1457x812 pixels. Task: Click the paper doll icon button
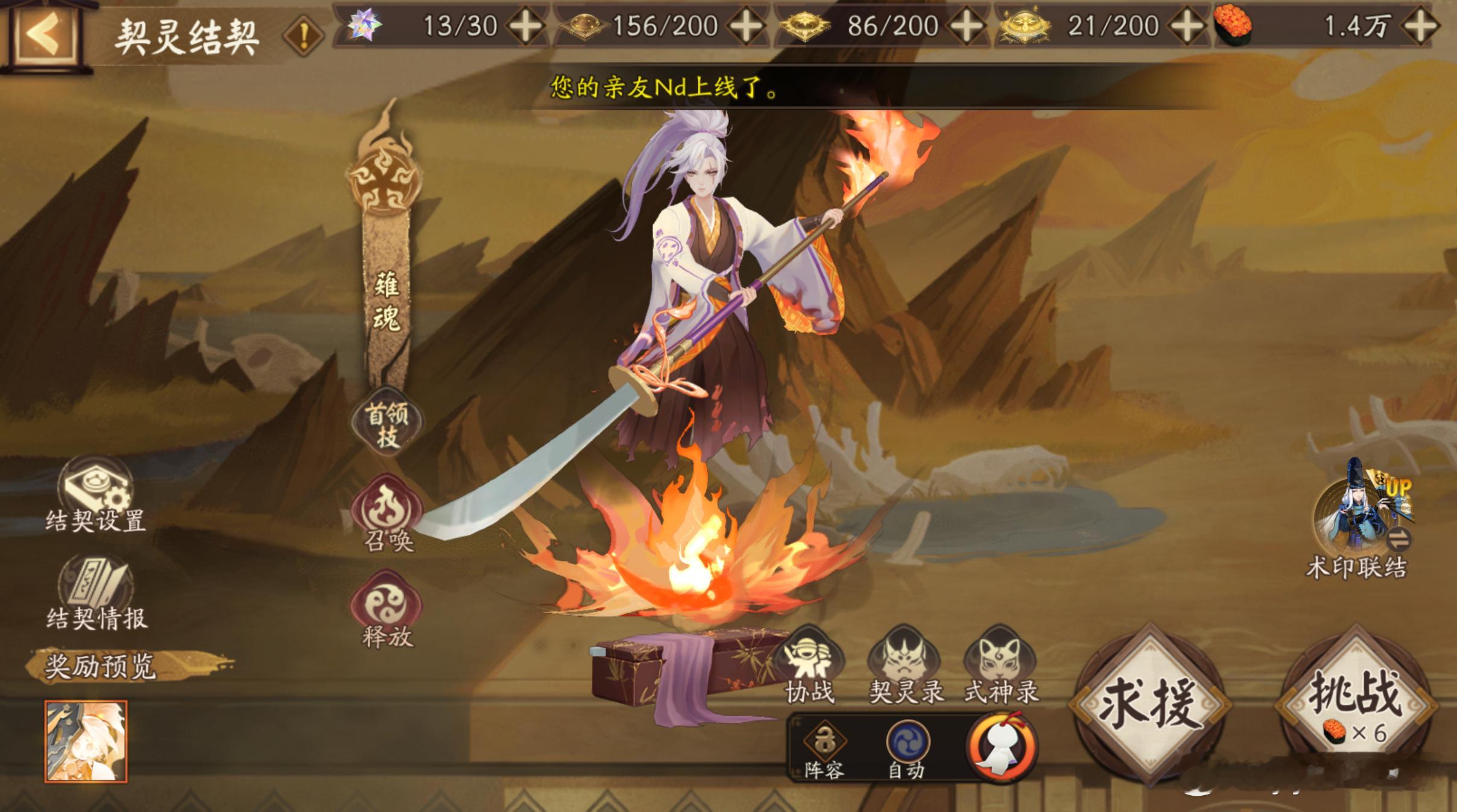[x=1002, y=747]
